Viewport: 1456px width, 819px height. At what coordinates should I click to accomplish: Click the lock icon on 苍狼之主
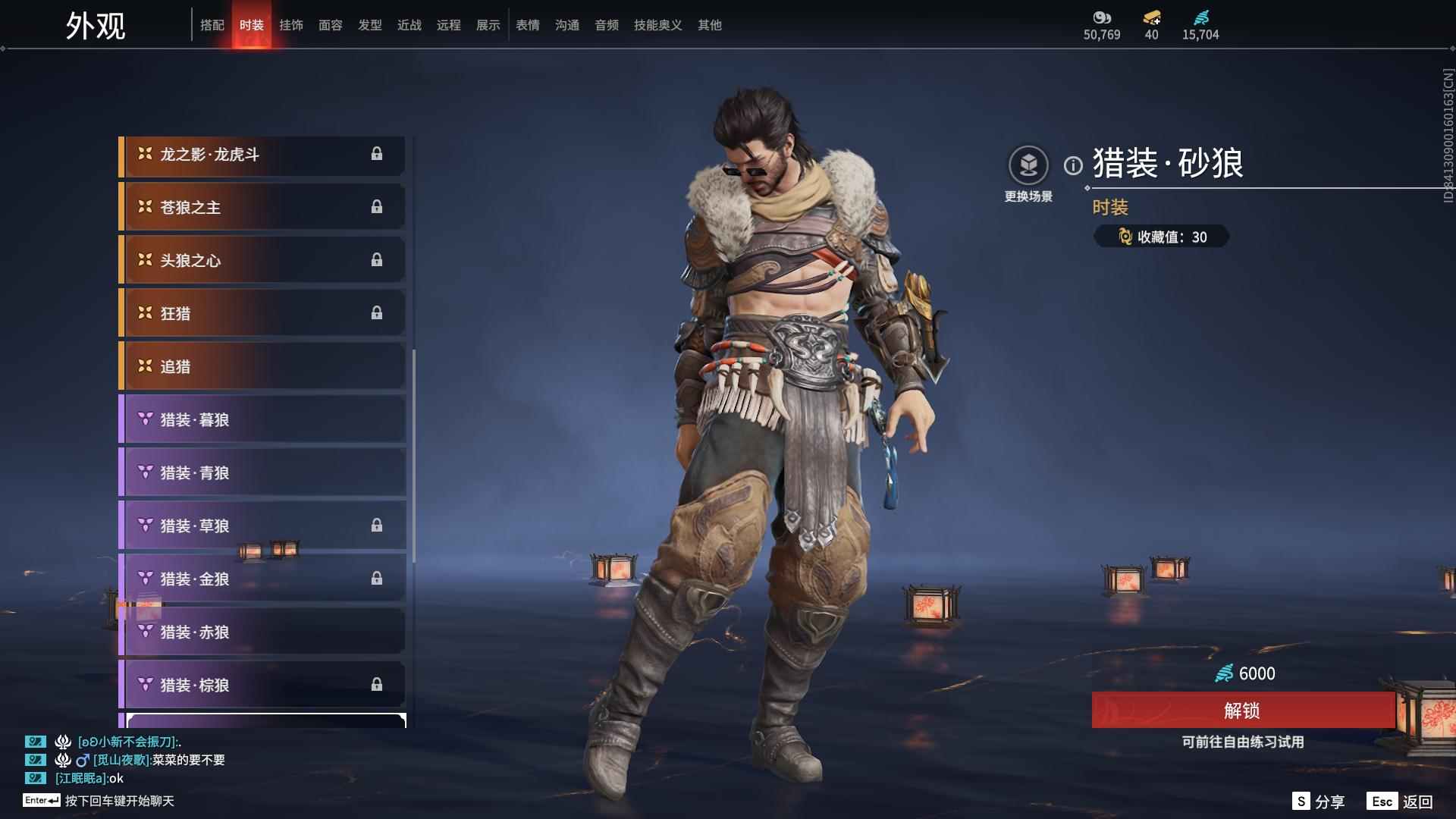click(x=378, y=206)
